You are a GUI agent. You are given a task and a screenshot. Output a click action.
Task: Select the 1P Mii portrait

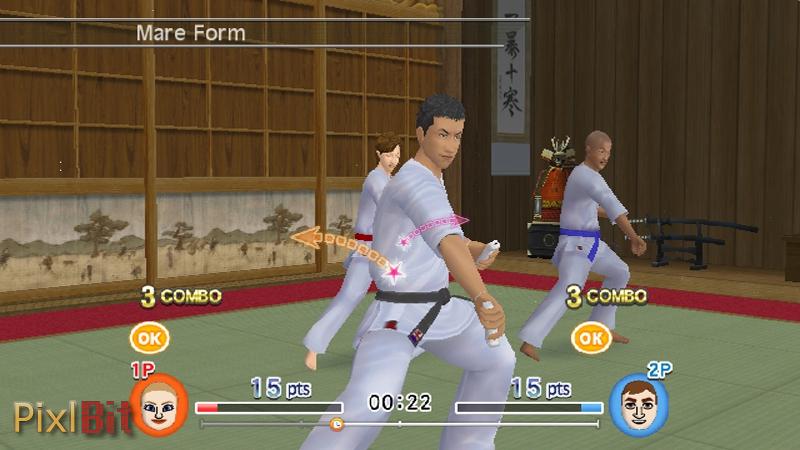(158, 405)
